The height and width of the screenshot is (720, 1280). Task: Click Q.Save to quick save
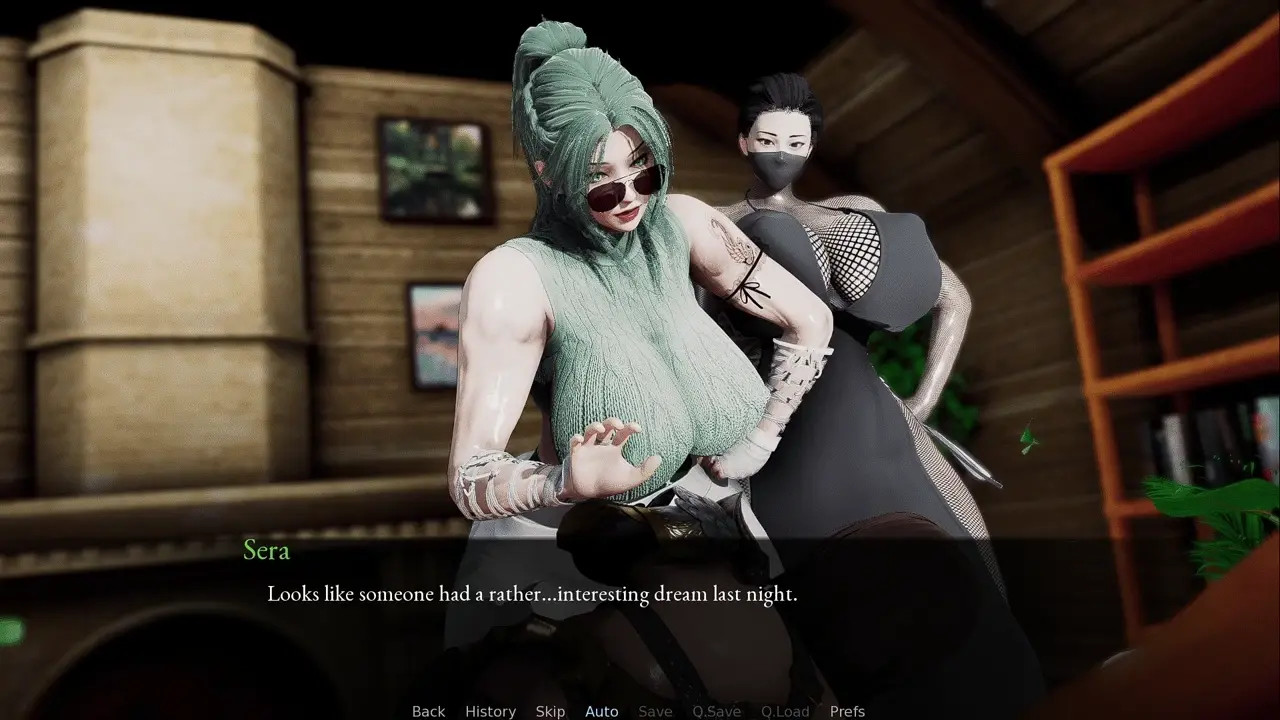716,711
